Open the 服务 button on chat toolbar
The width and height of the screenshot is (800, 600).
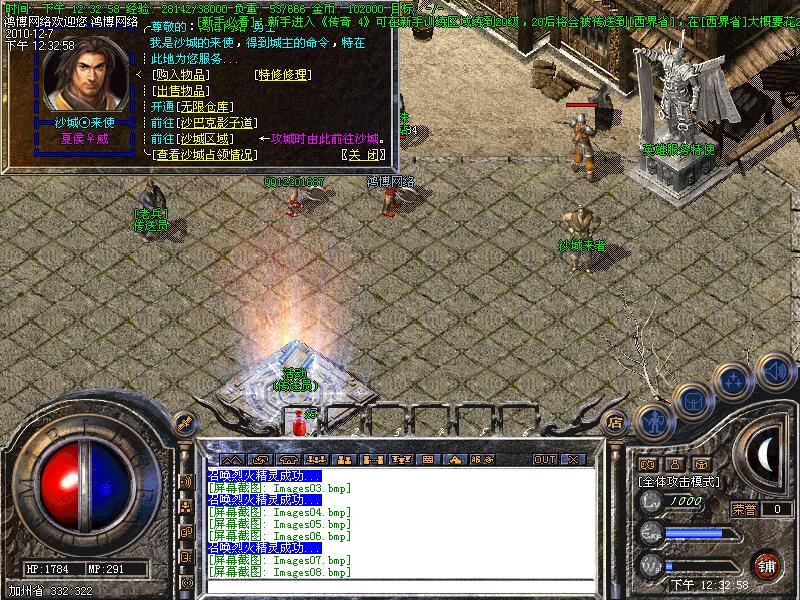(x=482, y=459)
